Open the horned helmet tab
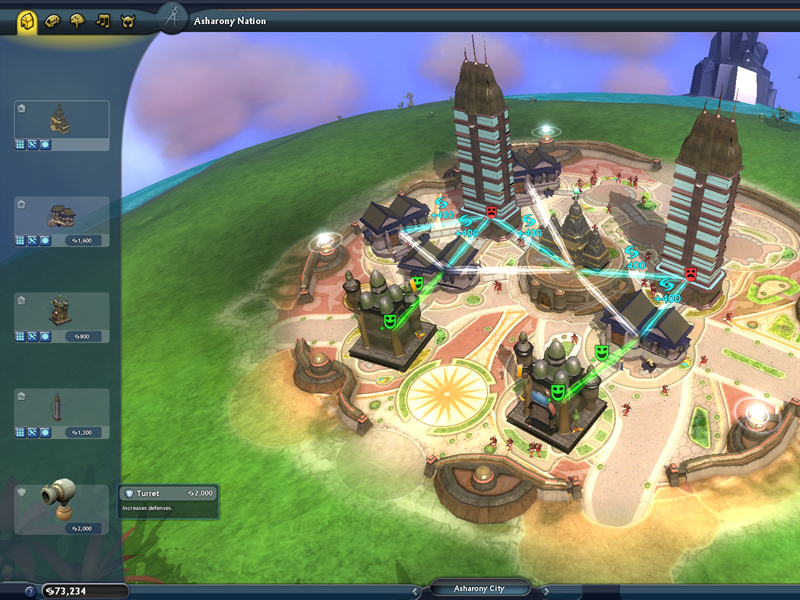800x600 pixels. click(128, 20)
